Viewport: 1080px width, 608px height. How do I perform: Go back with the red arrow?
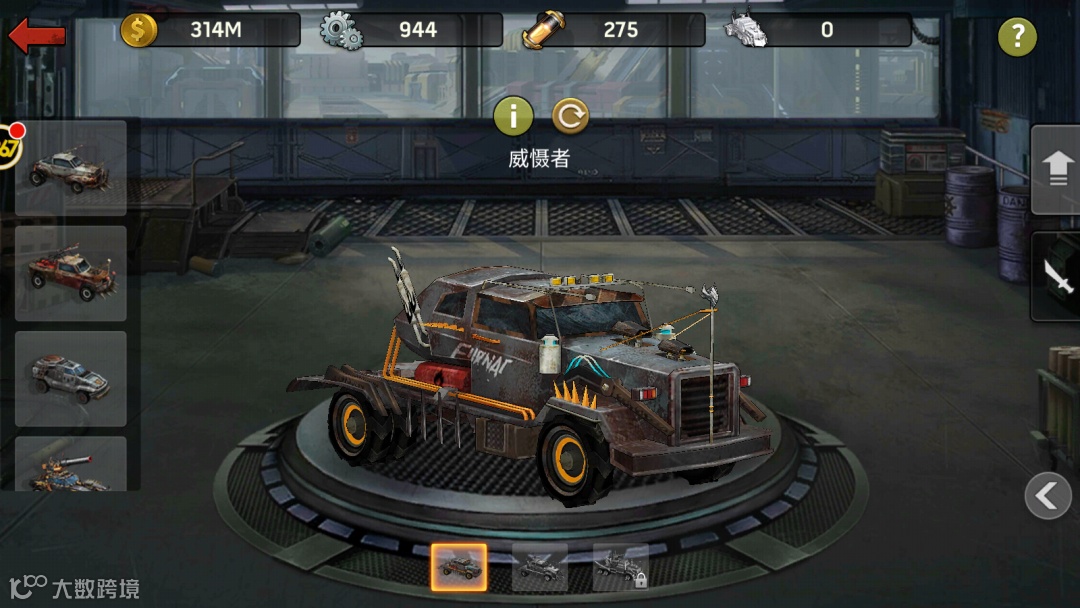(x=37, y=36)
